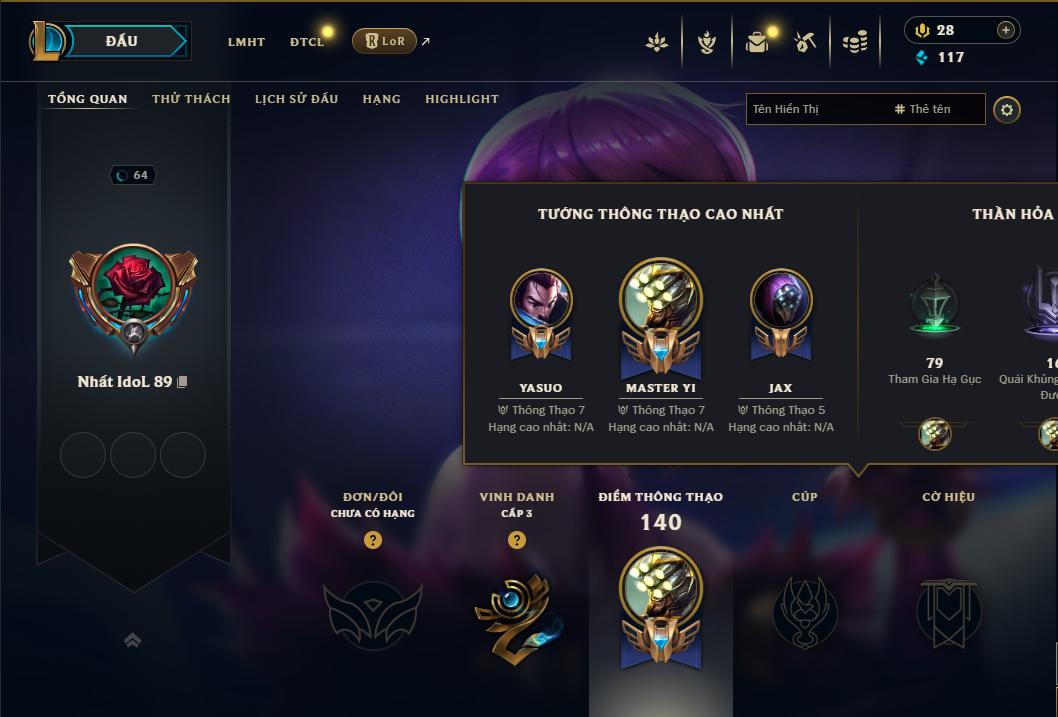Open the CỜ HIỆU banner emblem

coord(948,612)
